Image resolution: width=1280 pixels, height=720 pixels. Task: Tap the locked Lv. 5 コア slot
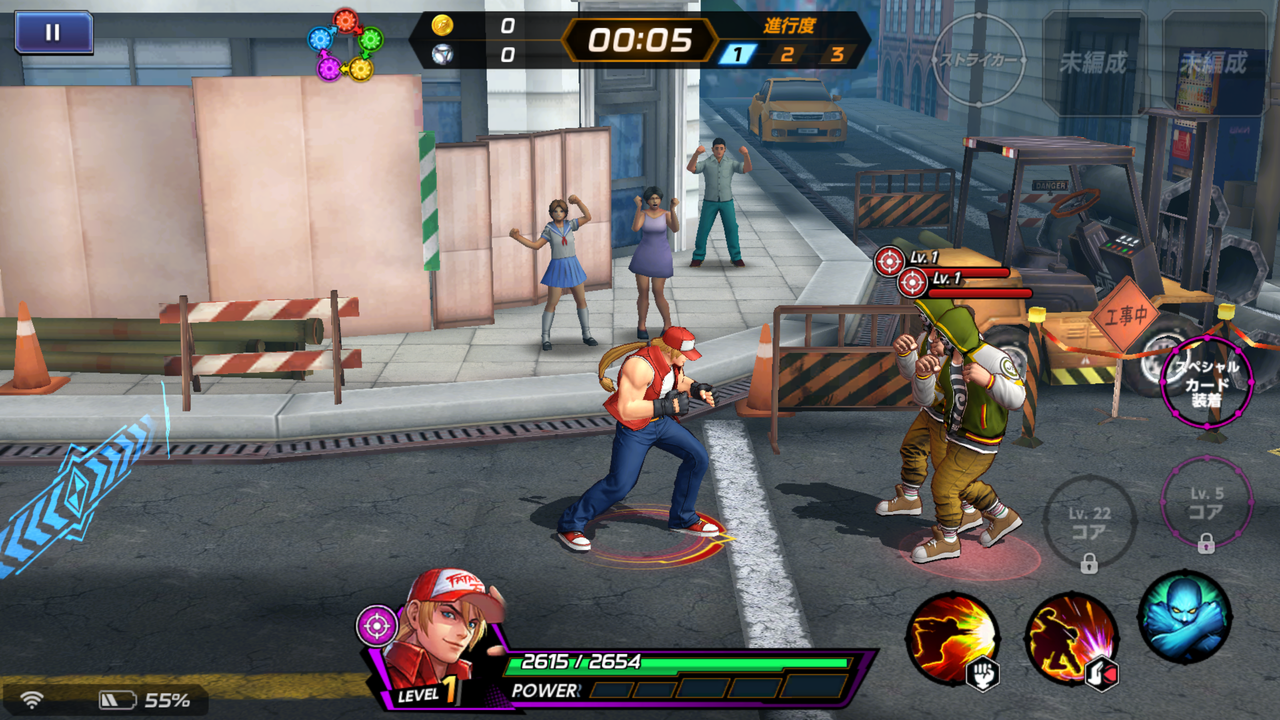1206,503
